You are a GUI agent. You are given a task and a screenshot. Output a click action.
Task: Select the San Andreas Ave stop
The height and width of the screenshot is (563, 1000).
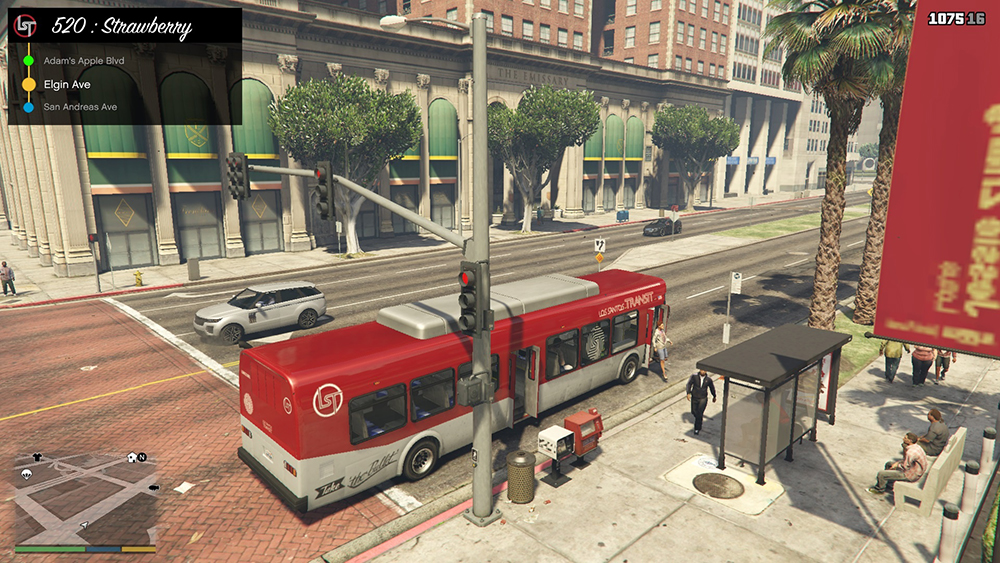pyautogui.click(x=80, y=107)
